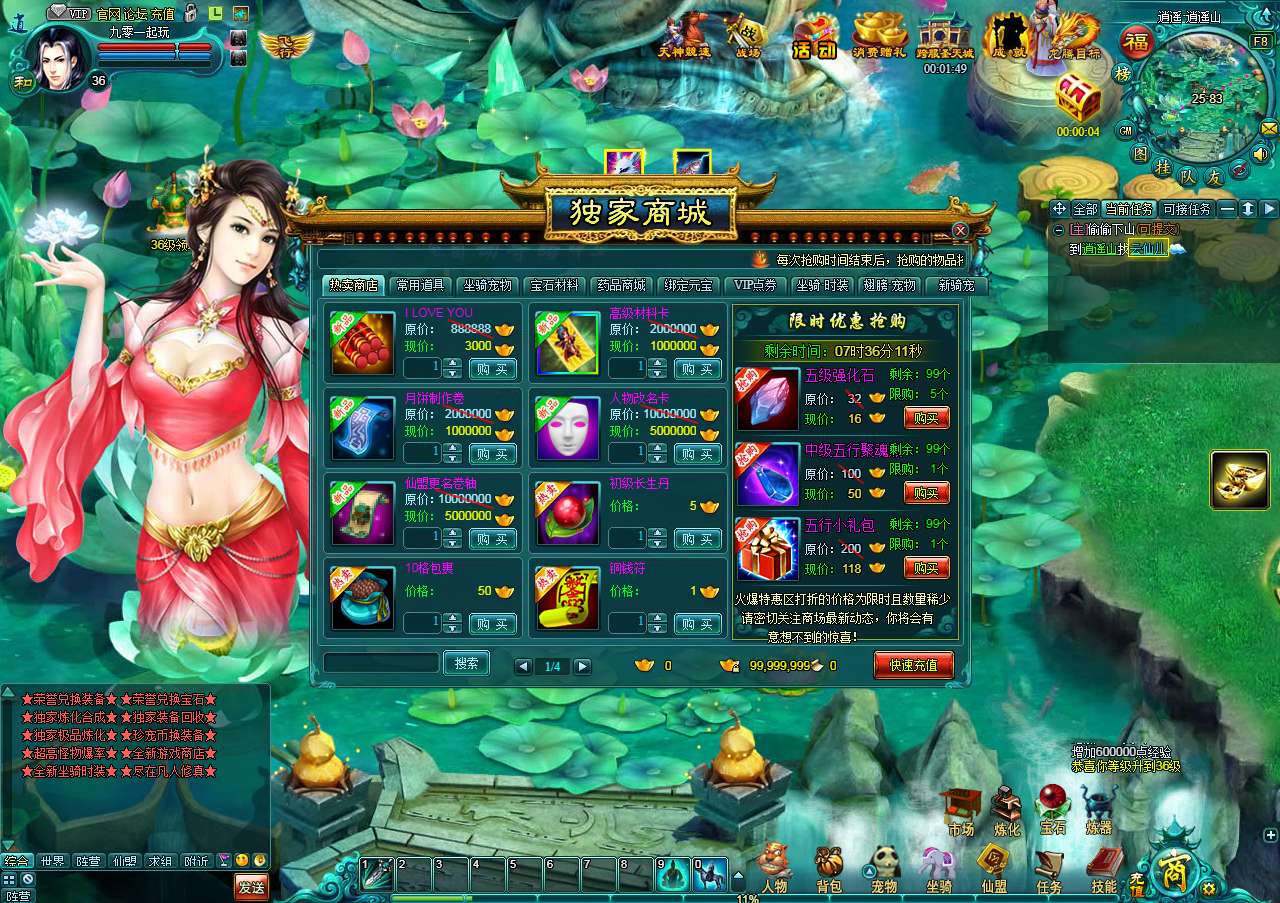Click the shop 搜索 search button
1280x903 pixels.
(x=466, y=663)
